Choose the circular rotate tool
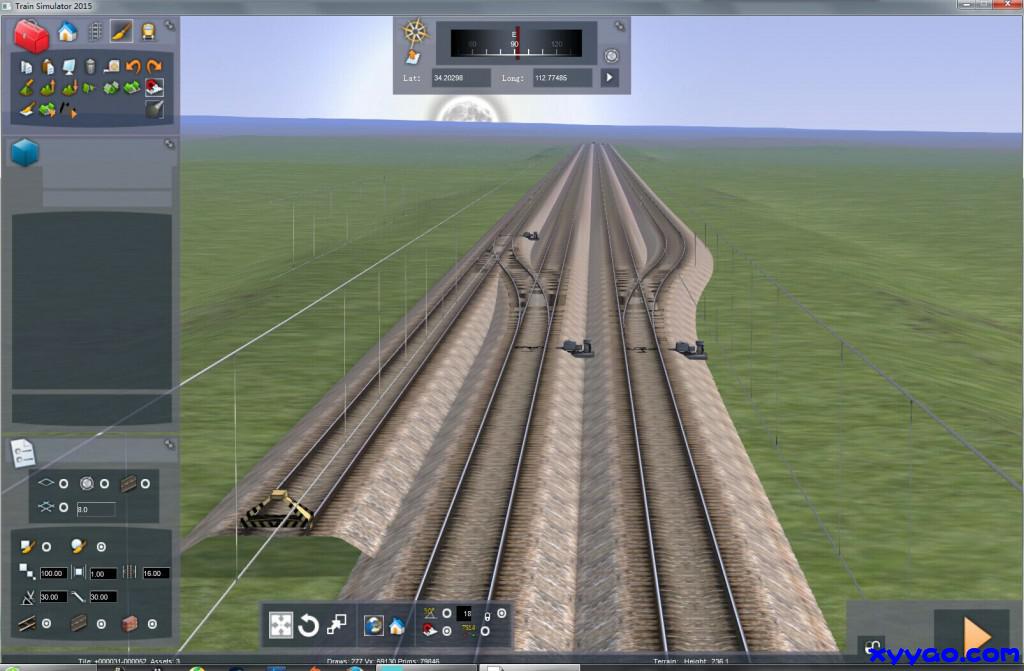1024x671 pixels. [309, 625]
